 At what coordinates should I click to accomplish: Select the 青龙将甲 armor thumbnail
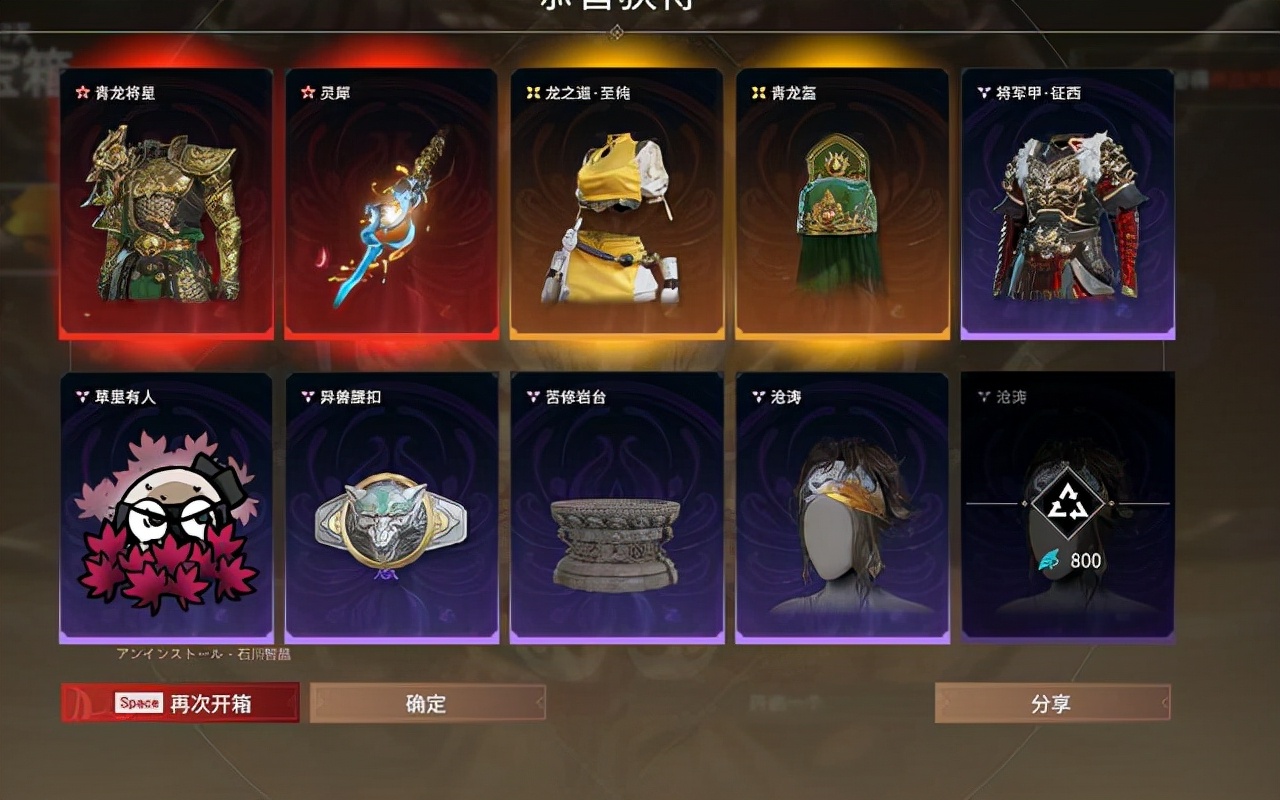click(x=165, y=215)
